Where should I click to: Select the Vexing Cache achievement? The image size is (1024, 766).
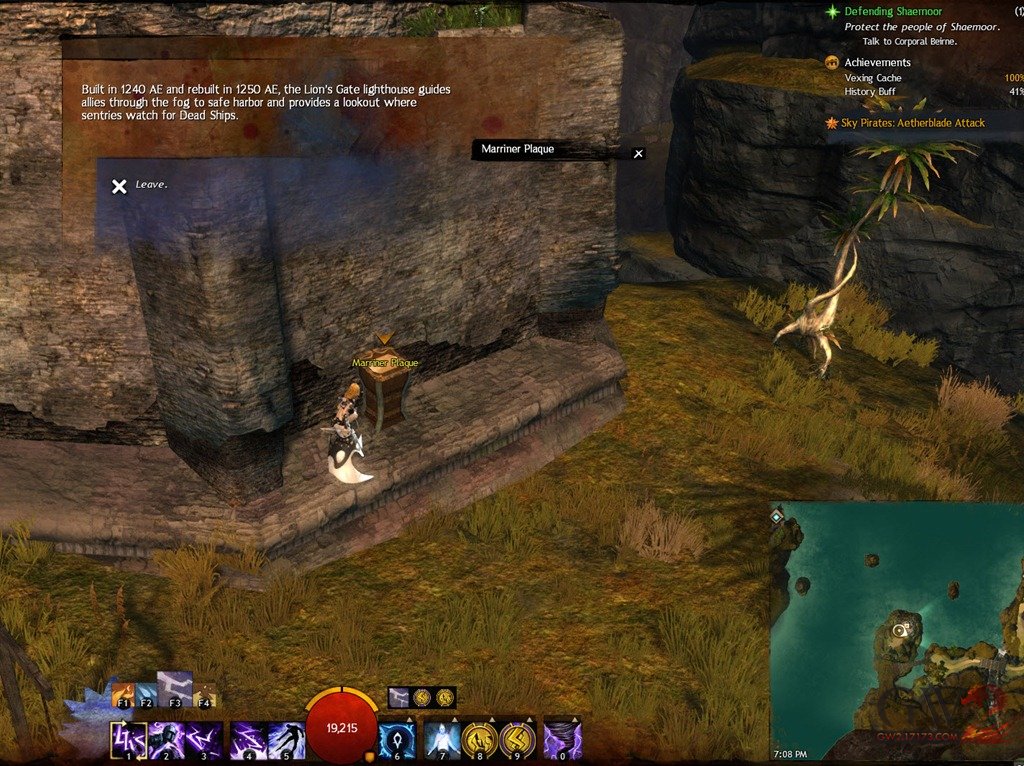point(873,78)
